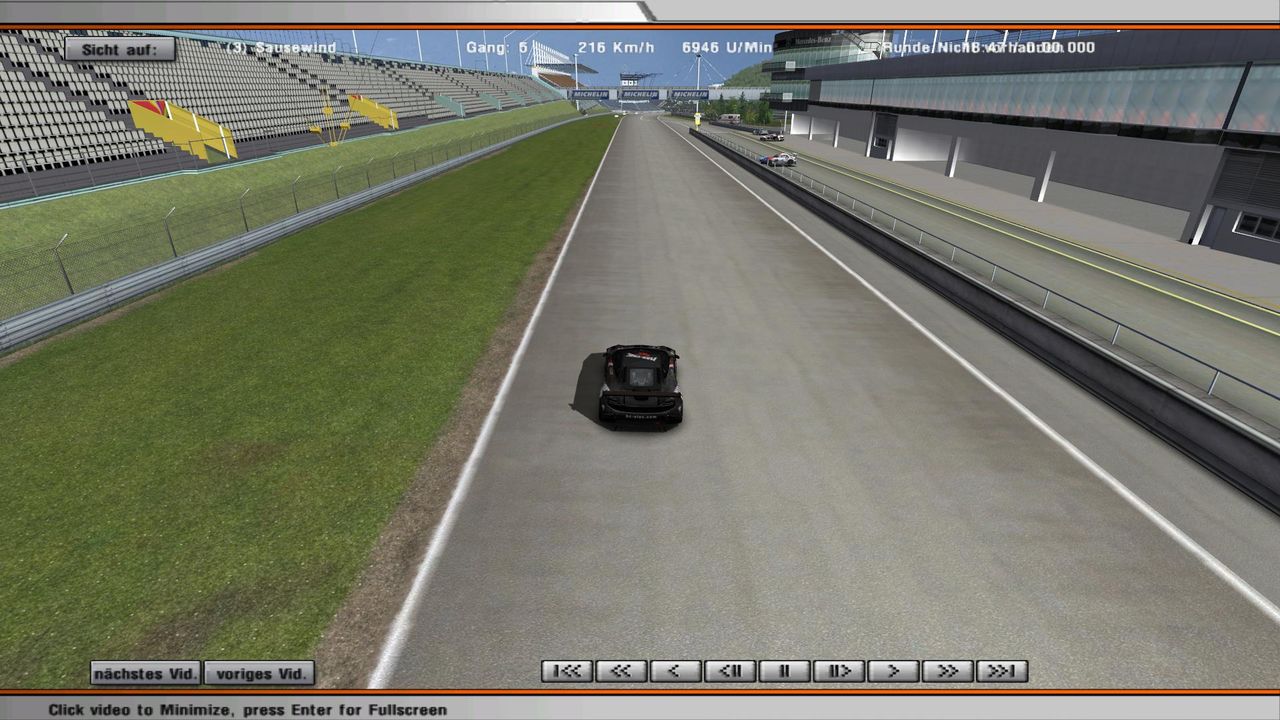Viewport: 1280px width, 720px height.
Task: Jump to the start of the replay
Action: [x=567, y=671]
